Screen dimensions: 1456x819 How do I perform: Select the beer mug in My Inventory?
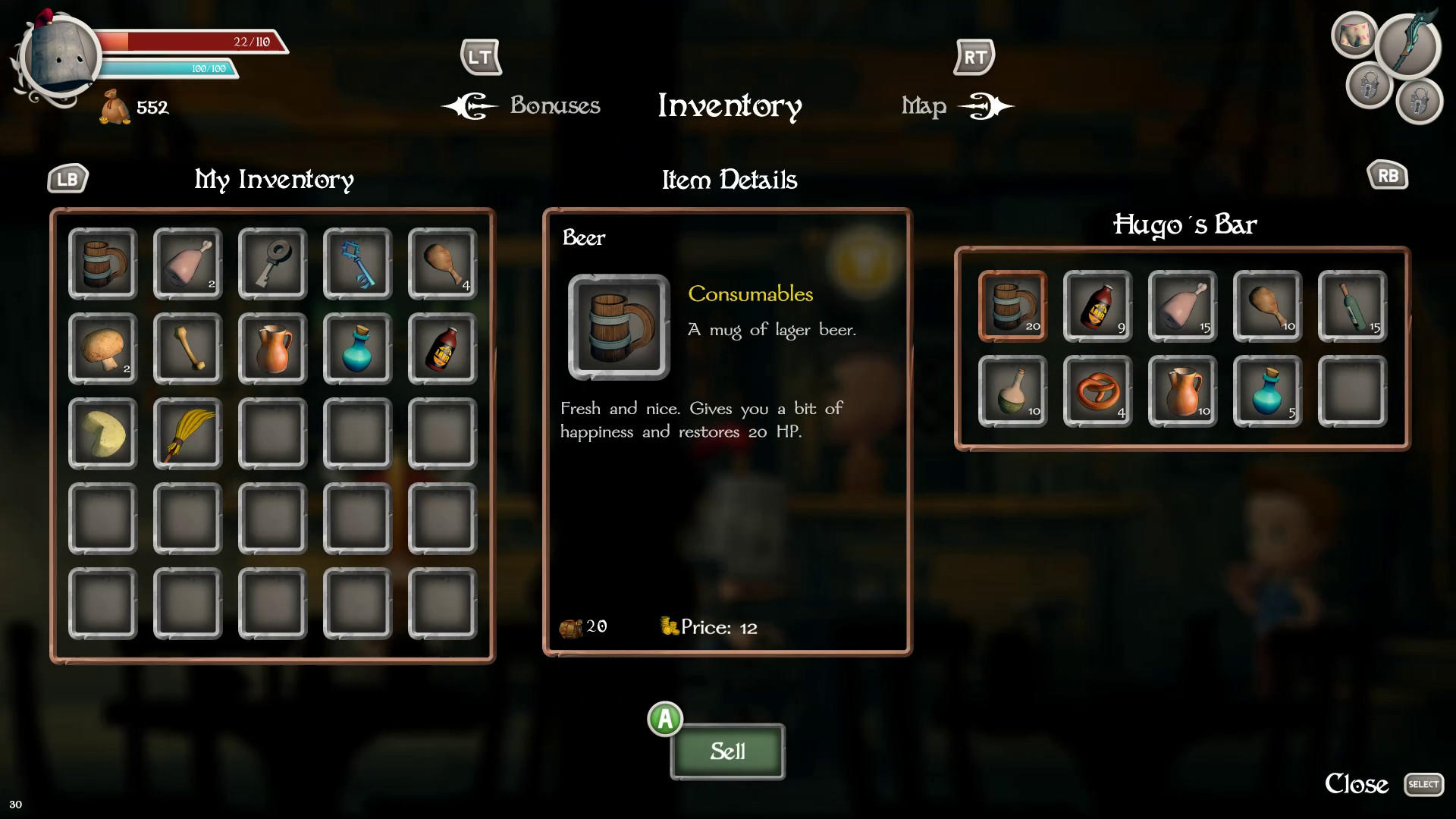click(x=102, y=263)
